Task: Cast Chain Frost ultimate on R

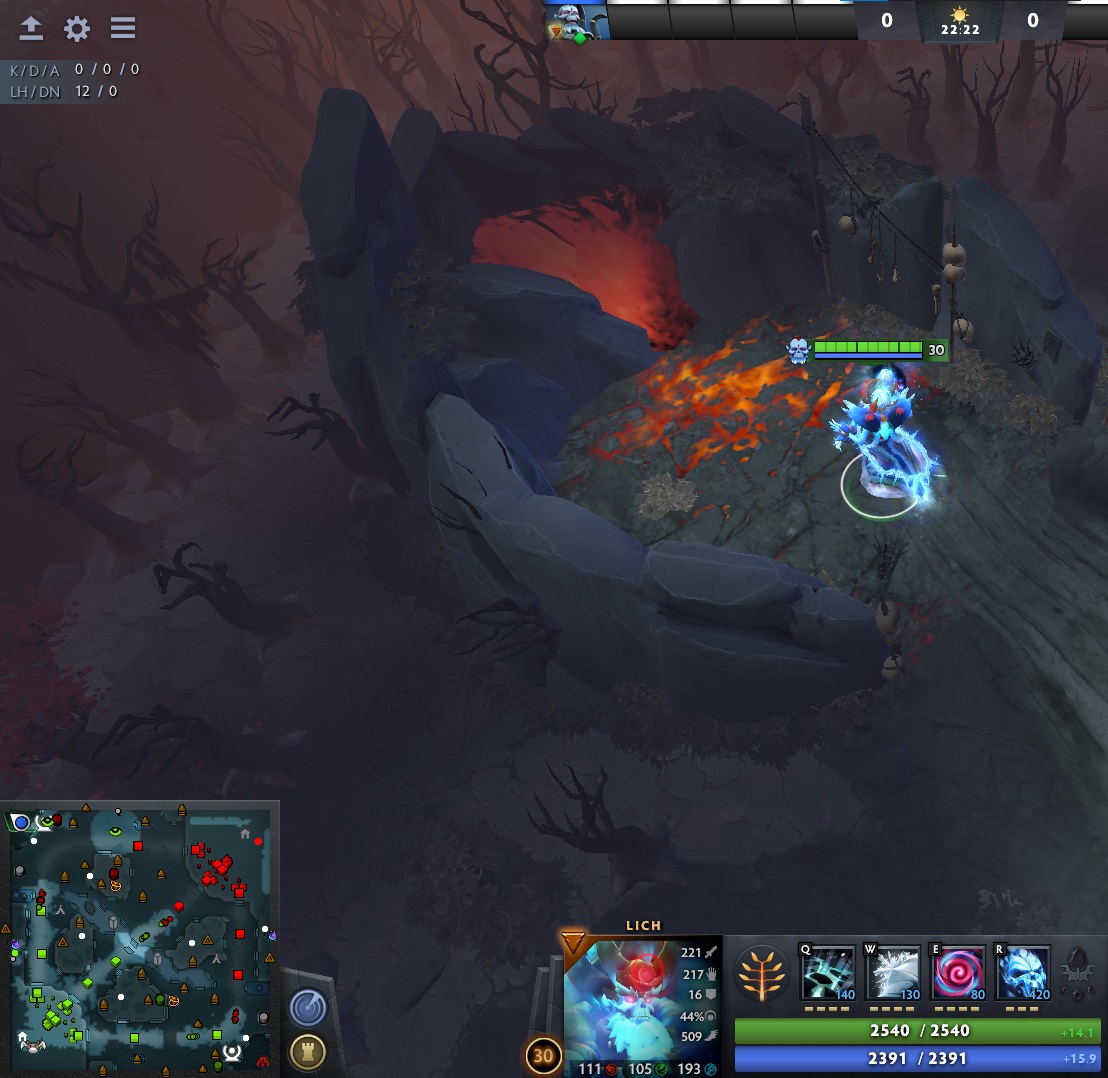Action: 1023,973
